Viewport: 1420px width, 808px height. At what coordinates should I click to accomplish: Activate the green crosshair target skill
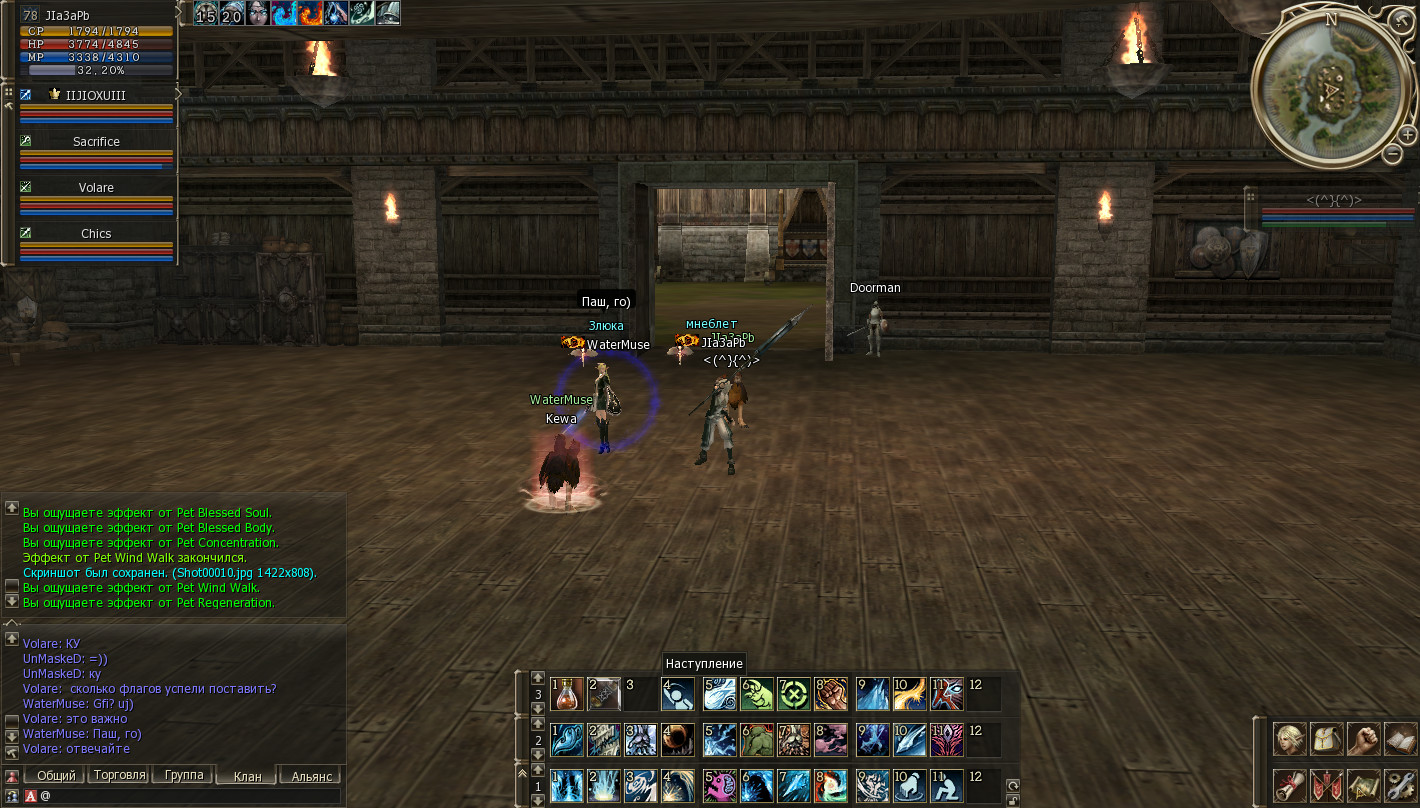tap(792, 693)
